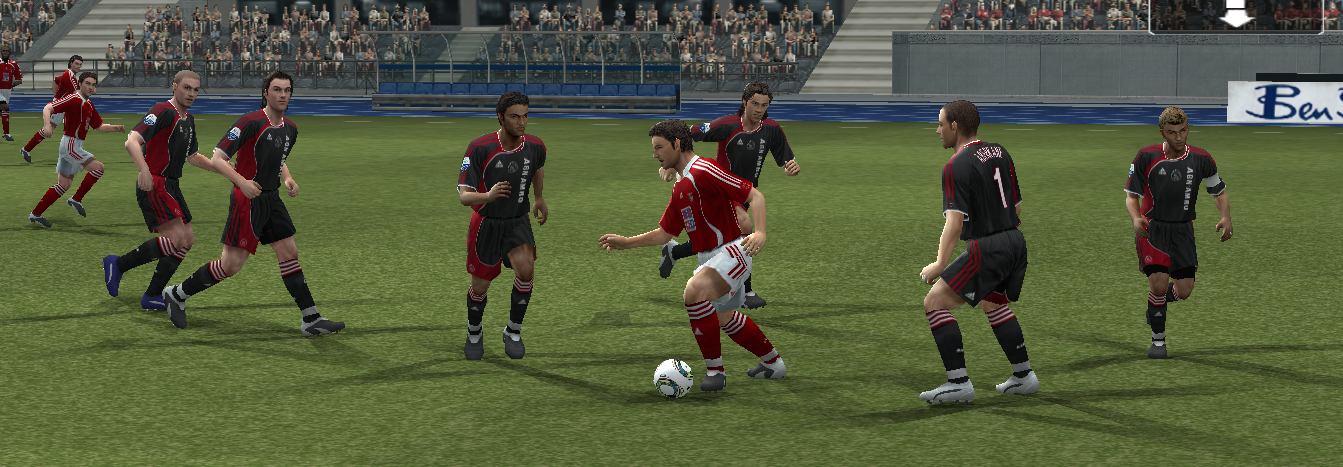The height and width of the screenshot is (467, 1343).
Task: Click the white downward arrow icon
Action: pyautogui.click(x=1237, y=14)
